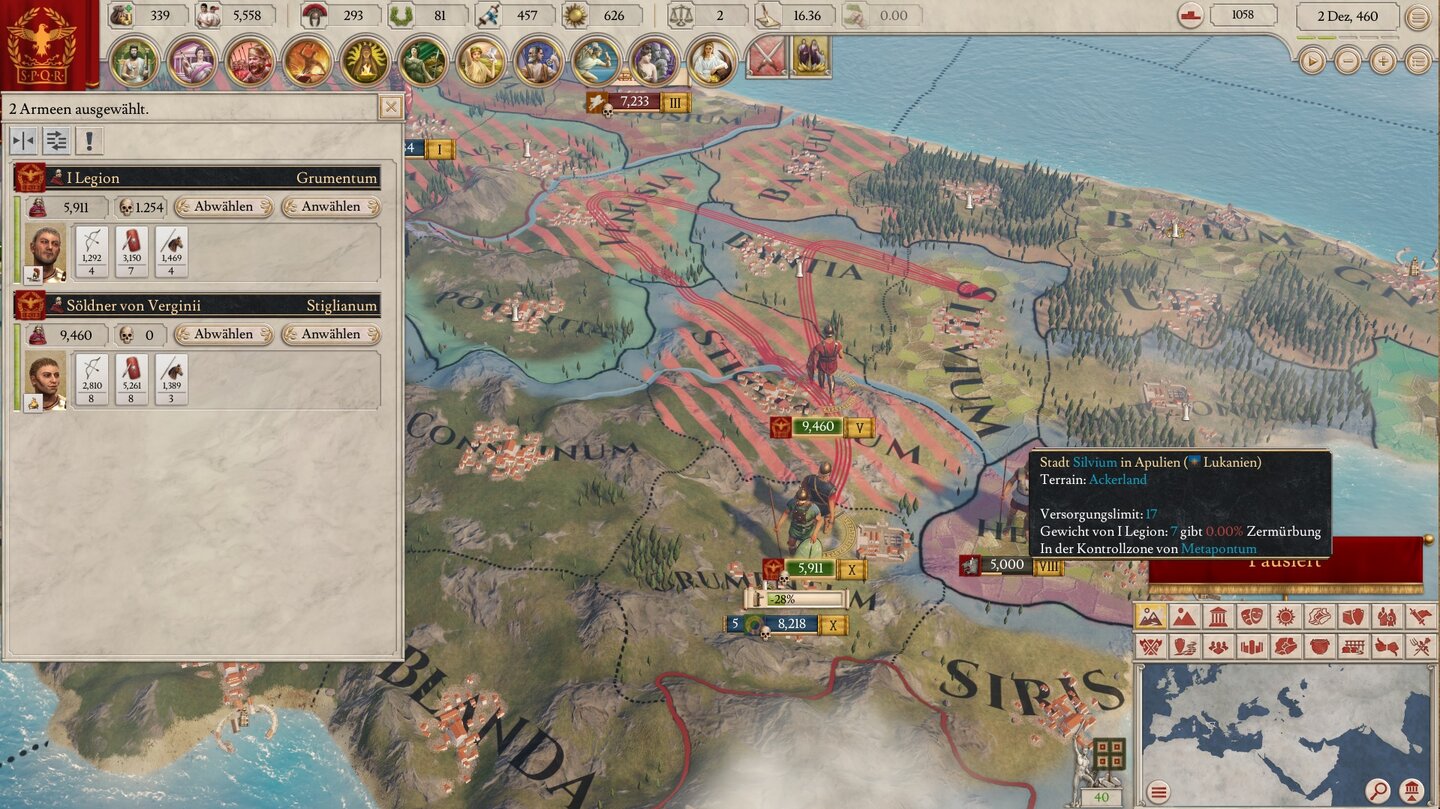Increase game speed with the plus button
The image size is (1440, 809).
coord(1383,61)
